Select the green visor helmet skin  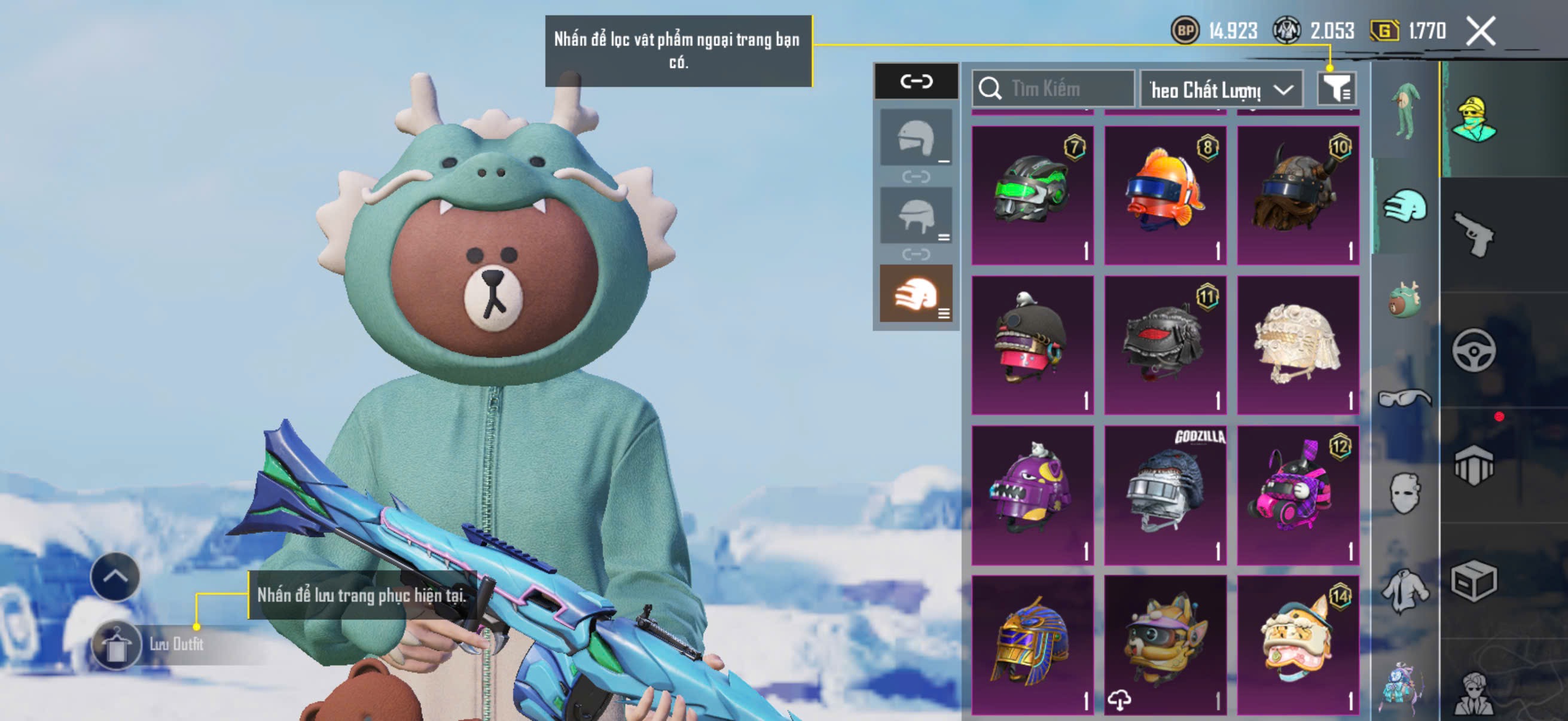pyautogui.click(x=1032, y=195)
